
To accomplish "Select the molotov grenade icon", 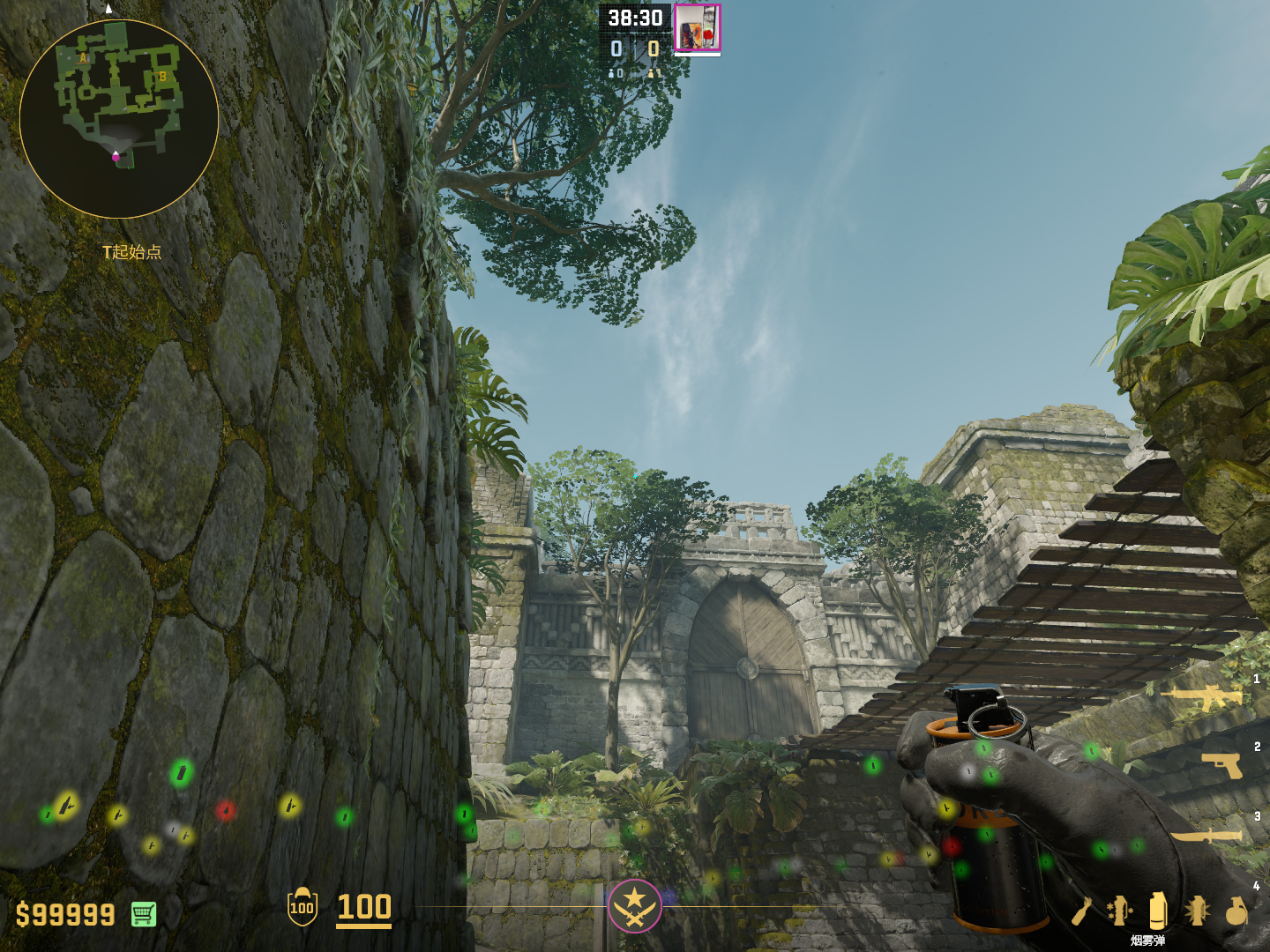I will [x=1083, y=911].
